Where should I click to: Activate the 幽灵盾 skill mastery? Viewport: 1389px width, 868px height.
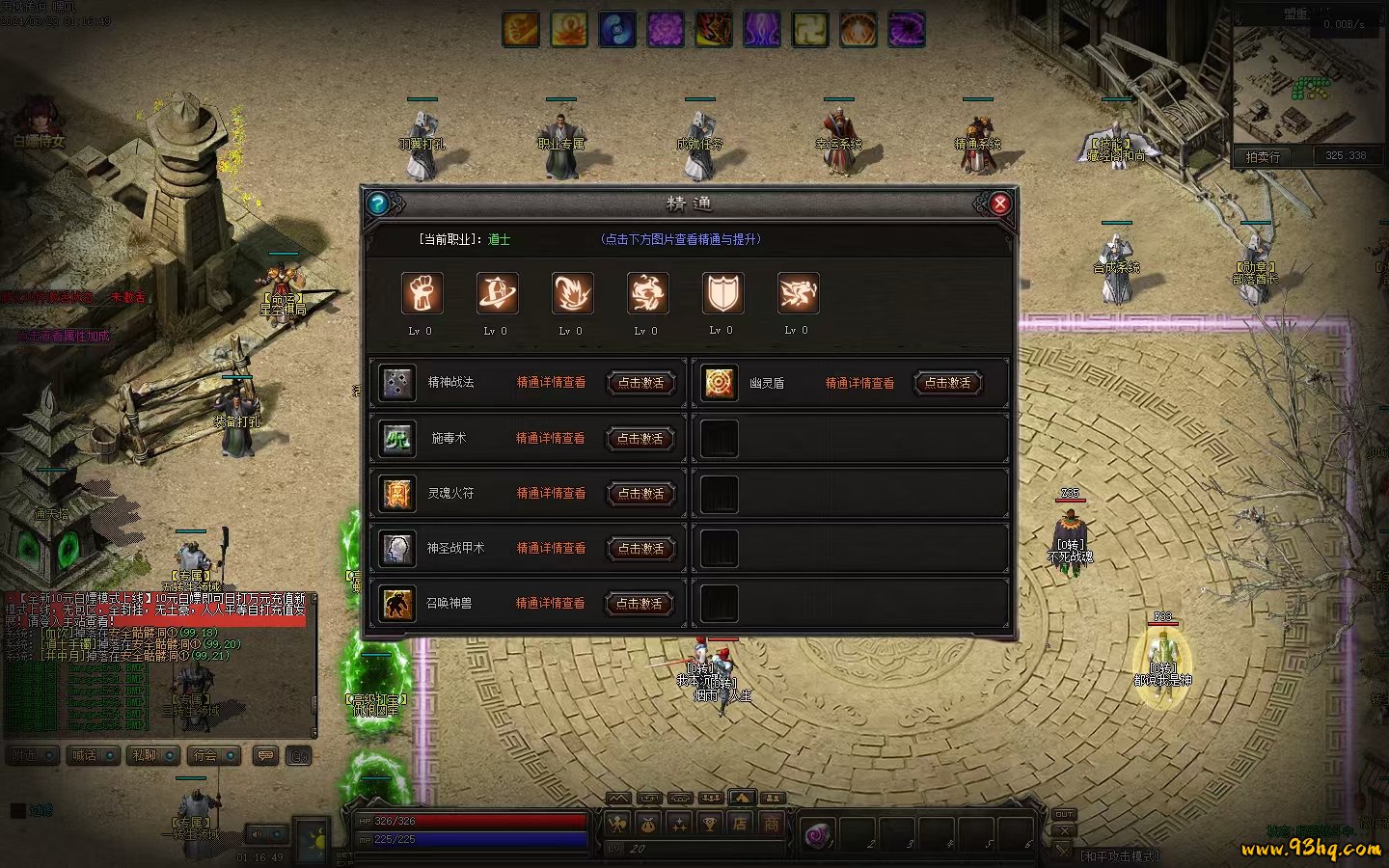947,383
